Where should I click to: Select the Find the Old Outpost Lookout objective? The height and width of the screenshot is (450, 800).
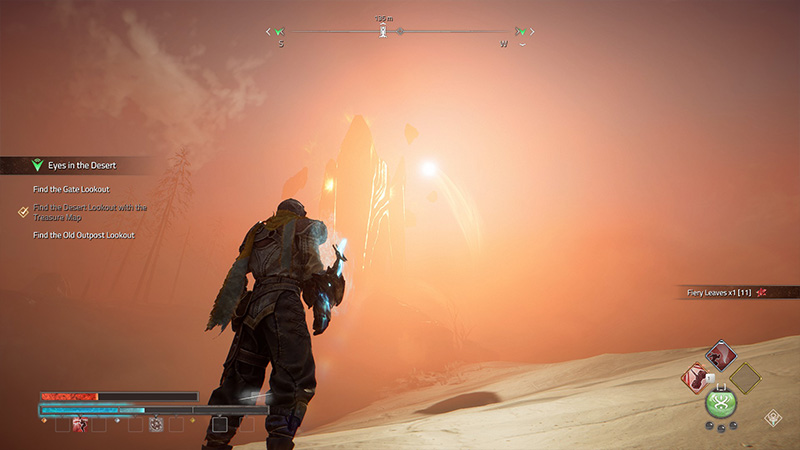(x=83, y=235)
